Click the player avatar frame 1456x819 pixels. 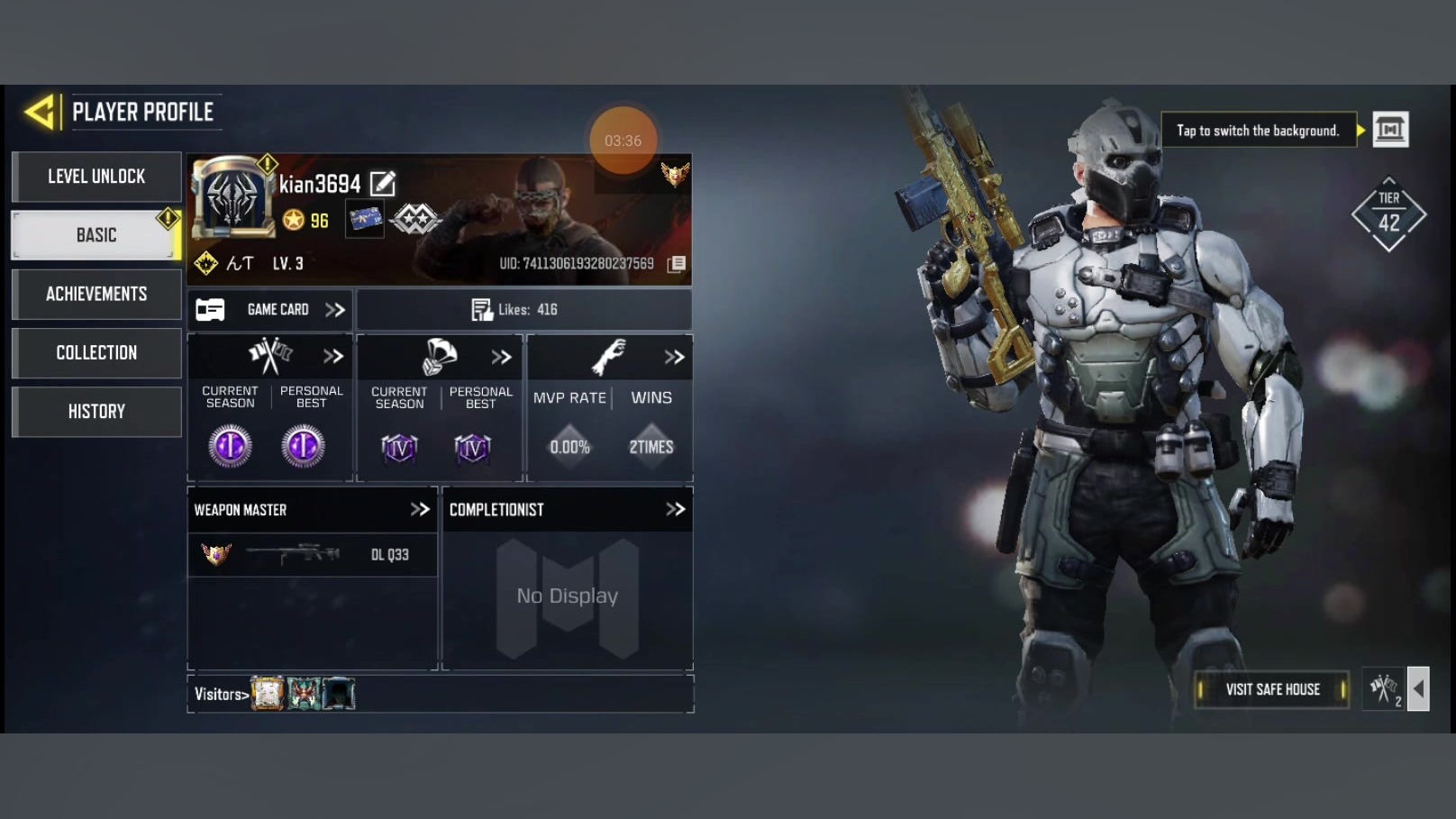(x=232, y=198)
